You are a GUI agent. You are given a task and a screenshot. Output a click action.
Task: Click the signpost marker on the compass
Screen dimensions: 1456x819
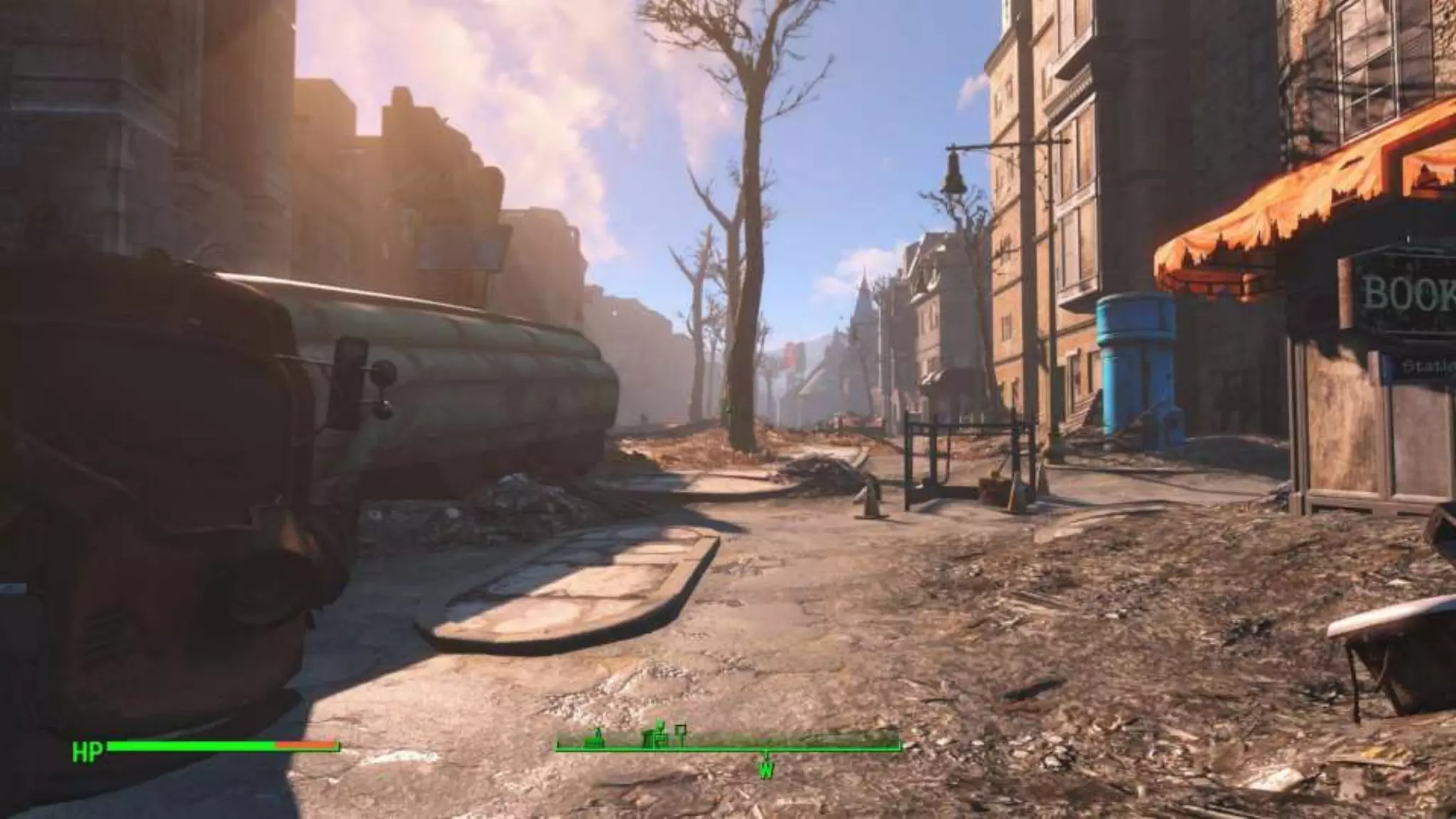click(681, 734)
